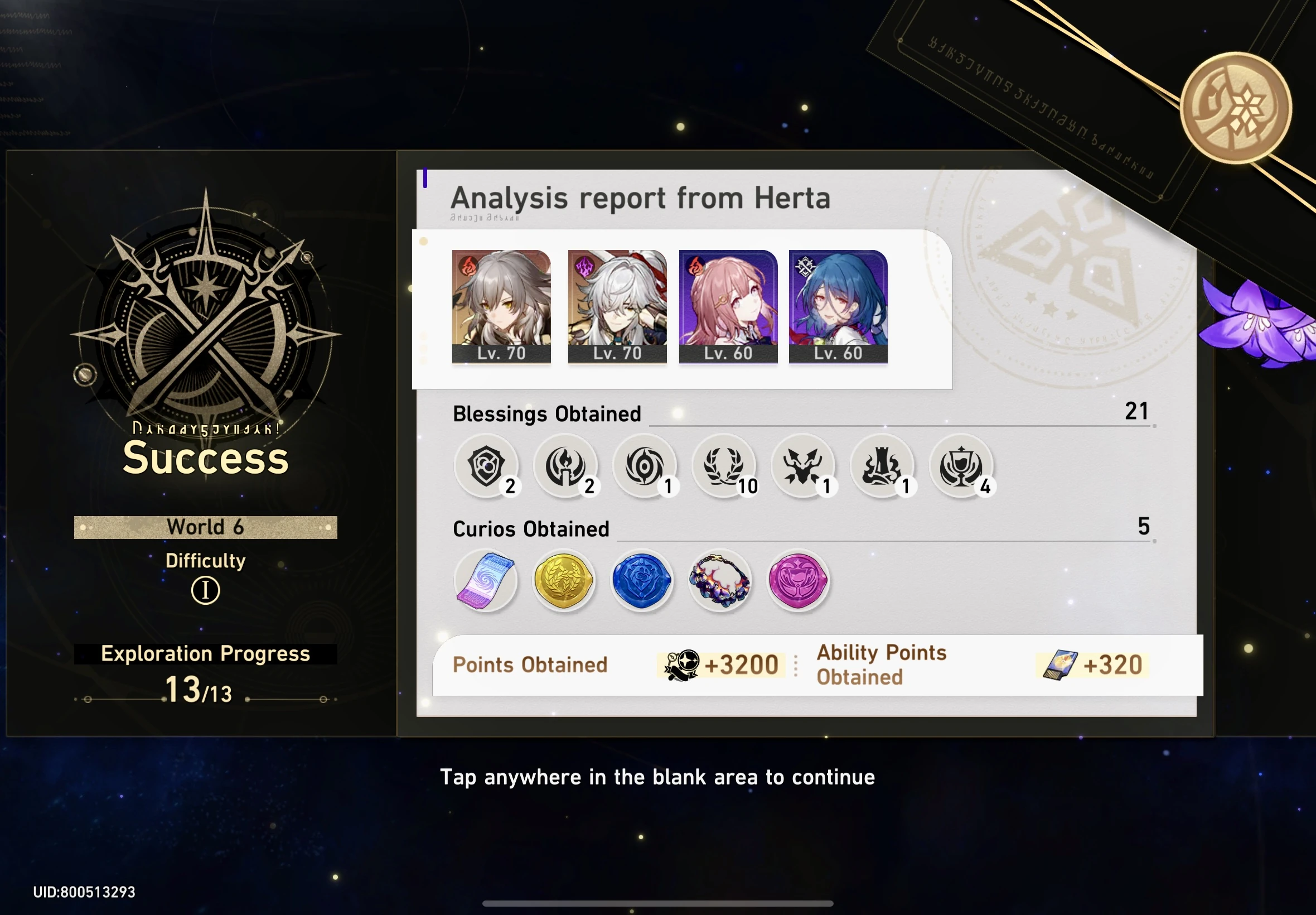Click the Remembrance candle blessing icon
The height and width of the screenshot is (915, 1316).
tap(566, 466)
